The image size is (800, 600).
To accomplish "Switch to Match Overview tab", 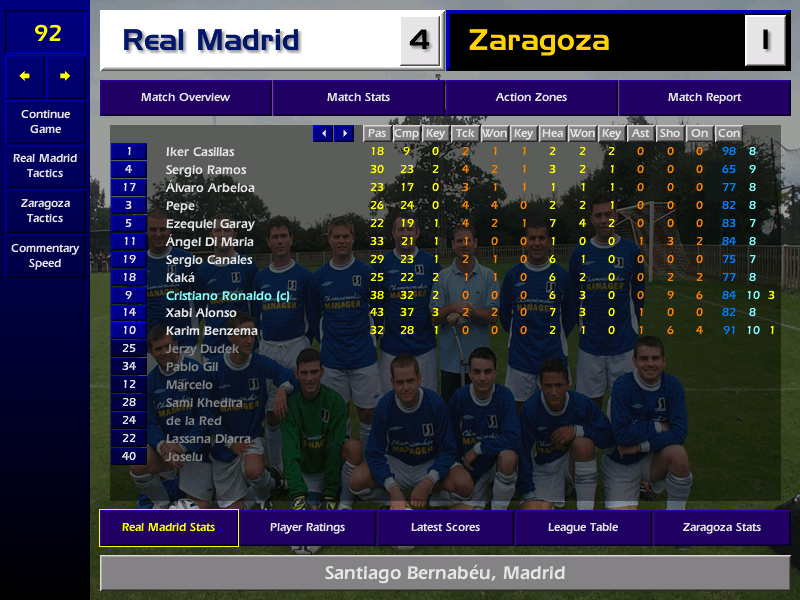I will (x=185, y=98).
